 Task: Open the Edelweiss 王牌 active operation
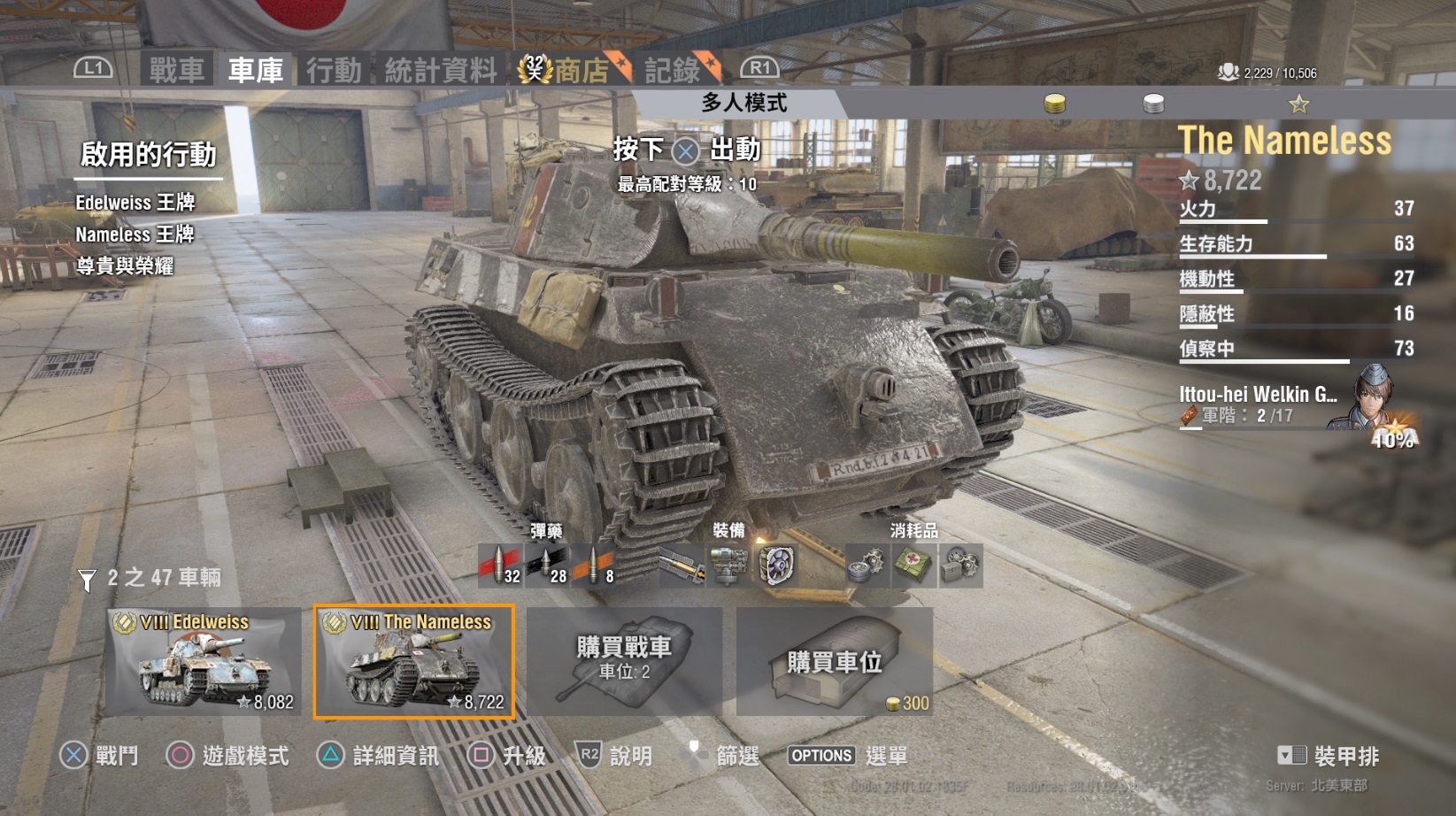tap(135, 203)
